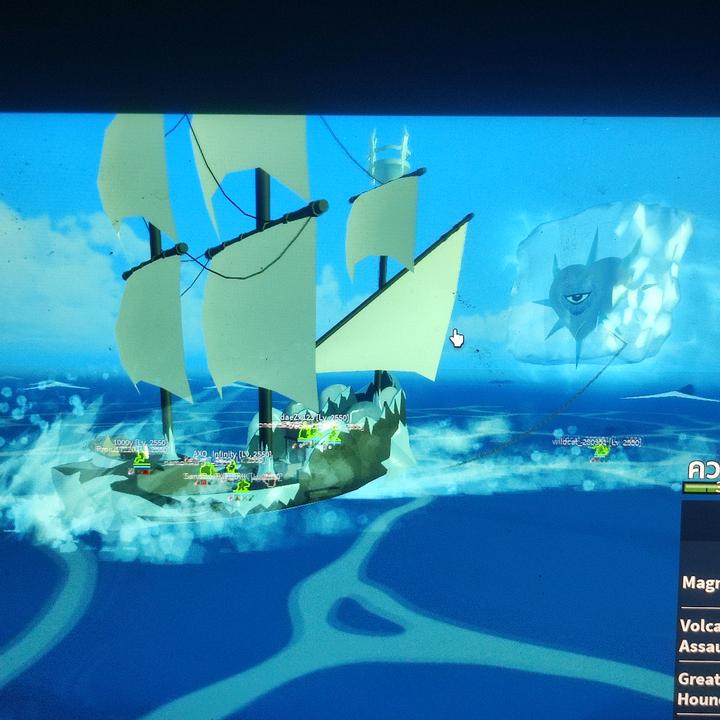Choose the Great Hound skill row
The height and width of the screenshot is (720, 720).
(x=702, y=689)
